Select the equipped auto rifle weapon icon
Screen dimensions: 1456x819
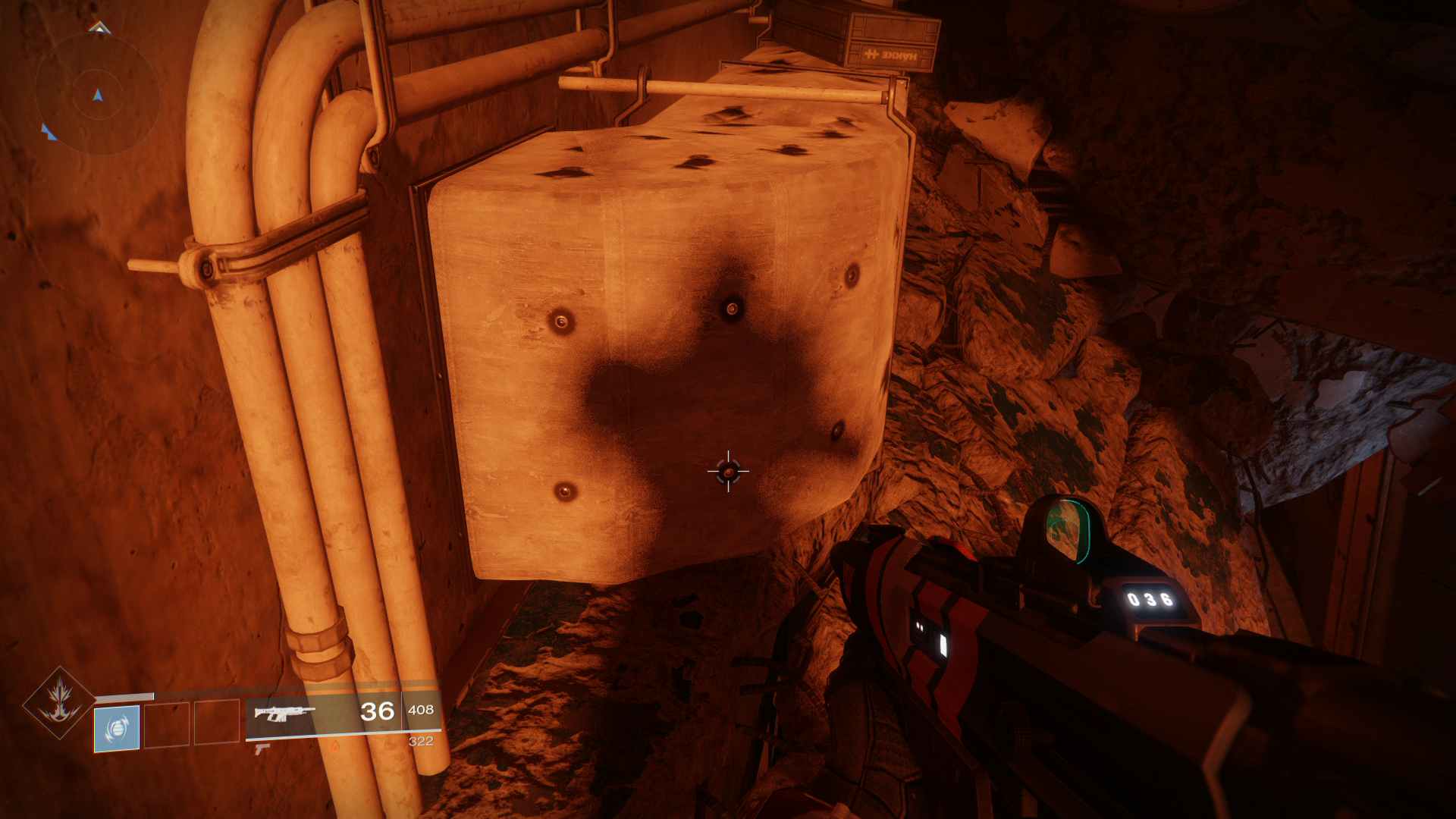[284, 713]
